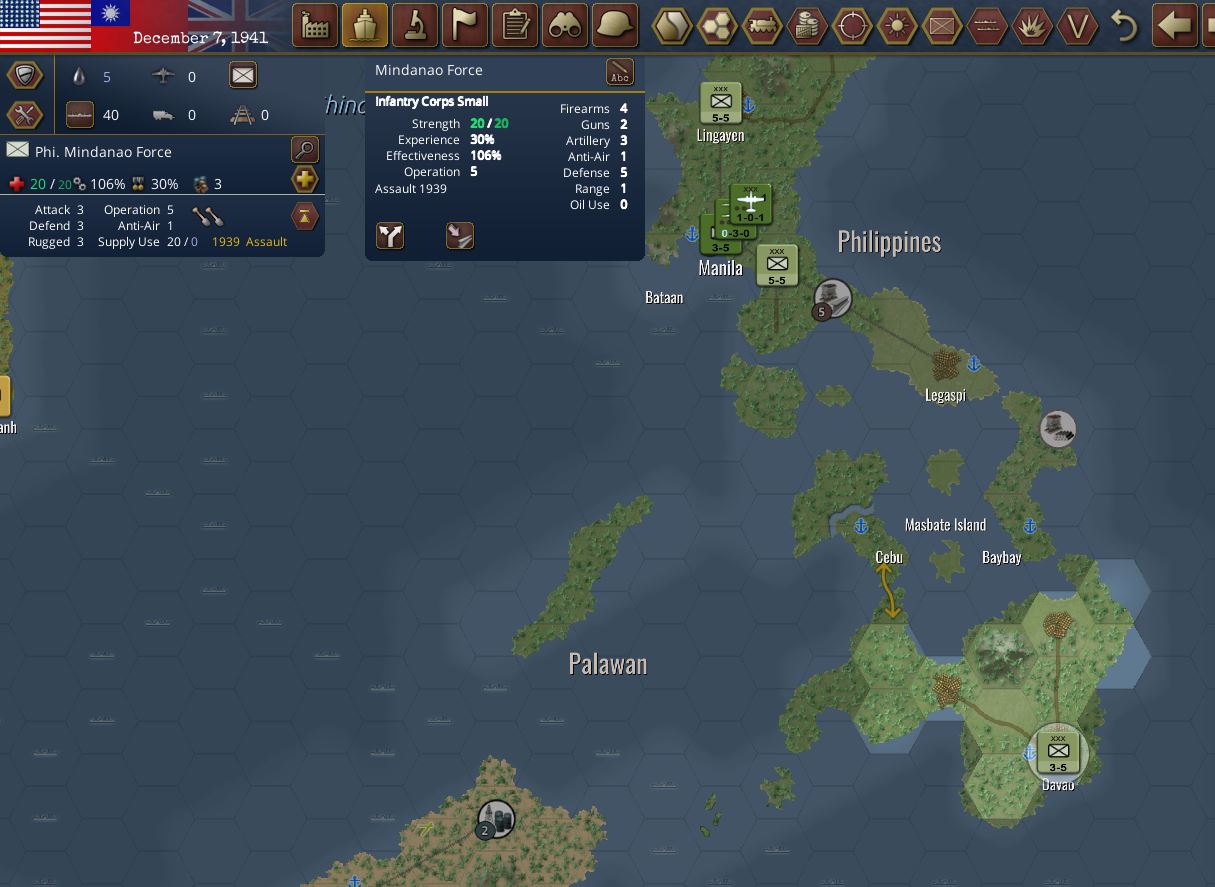Click the magnifying glass unit detail button
The height and width of the screenshot is (887, 1215).
click(304, 150)
